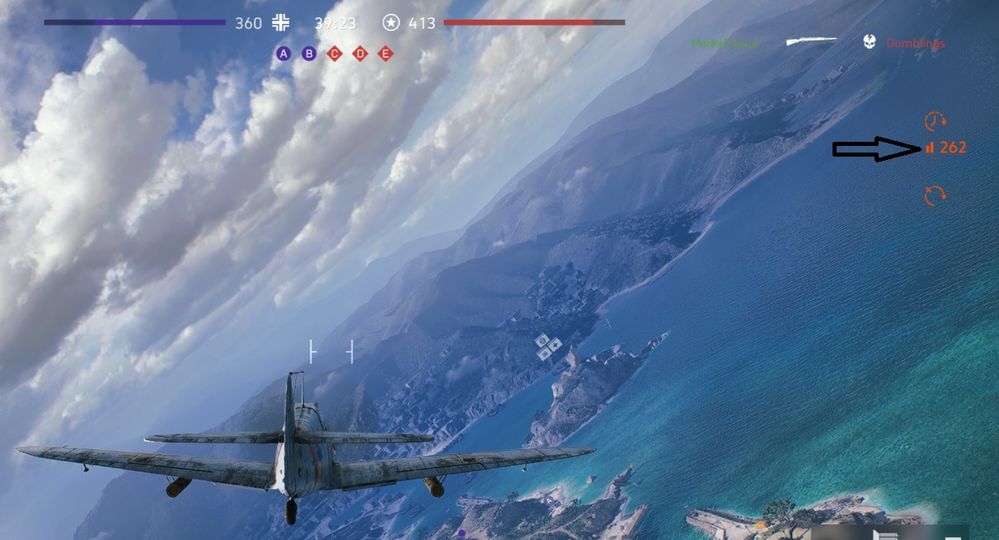999x540 pixels.
Task: Select the red objective C marker
Action: click(335, 53)
